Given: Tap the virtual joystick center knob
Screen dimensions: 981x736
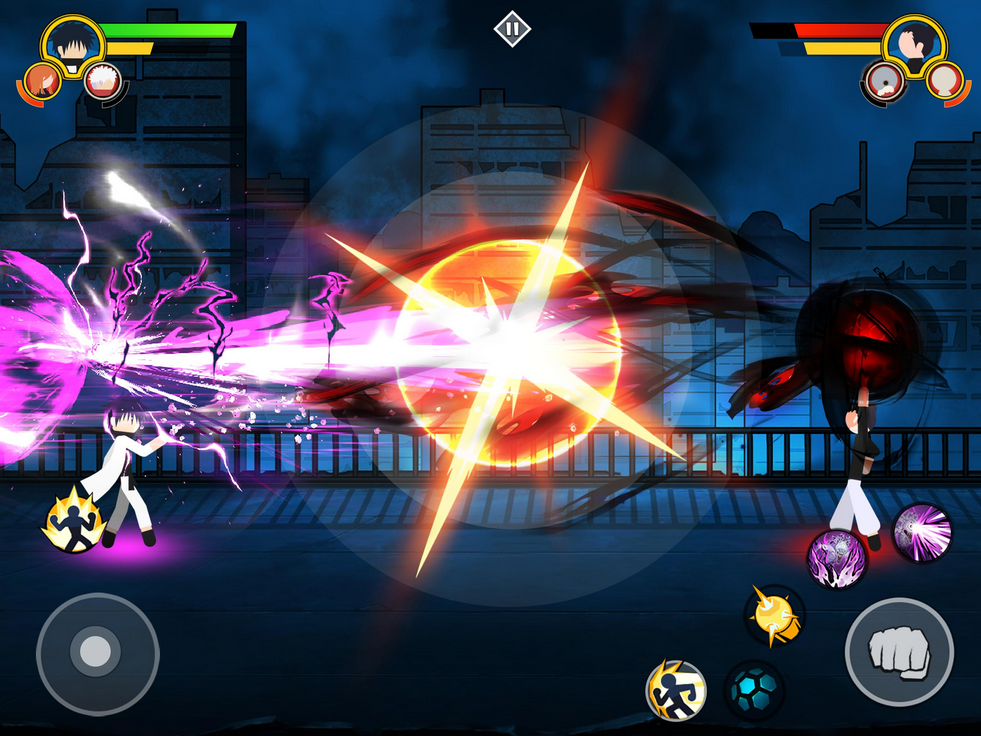Looking at the screenshot, I should tap(96, 653).
